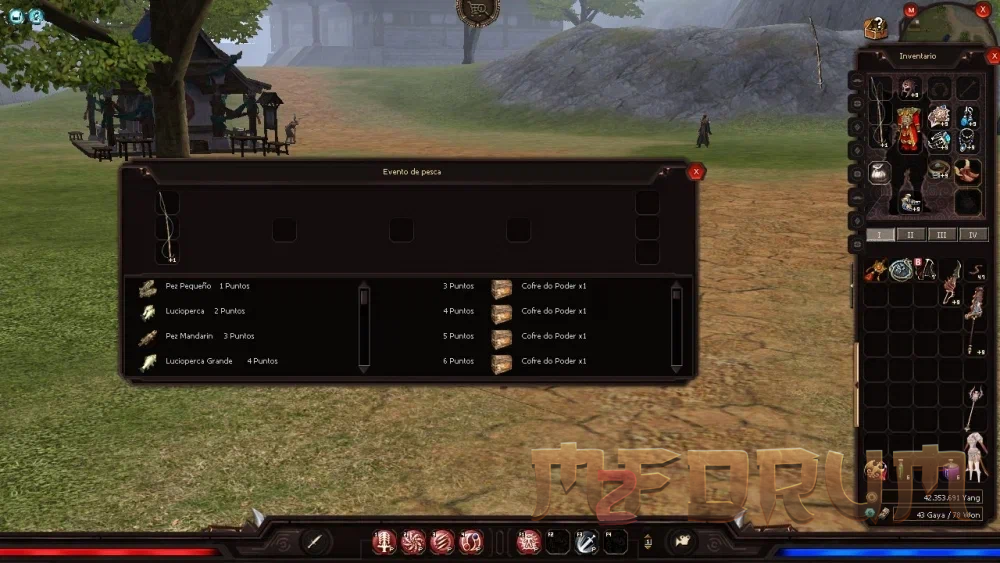Select inventory page I tab
Screen dimensions: 1000x563
click(x=880, y=235)
